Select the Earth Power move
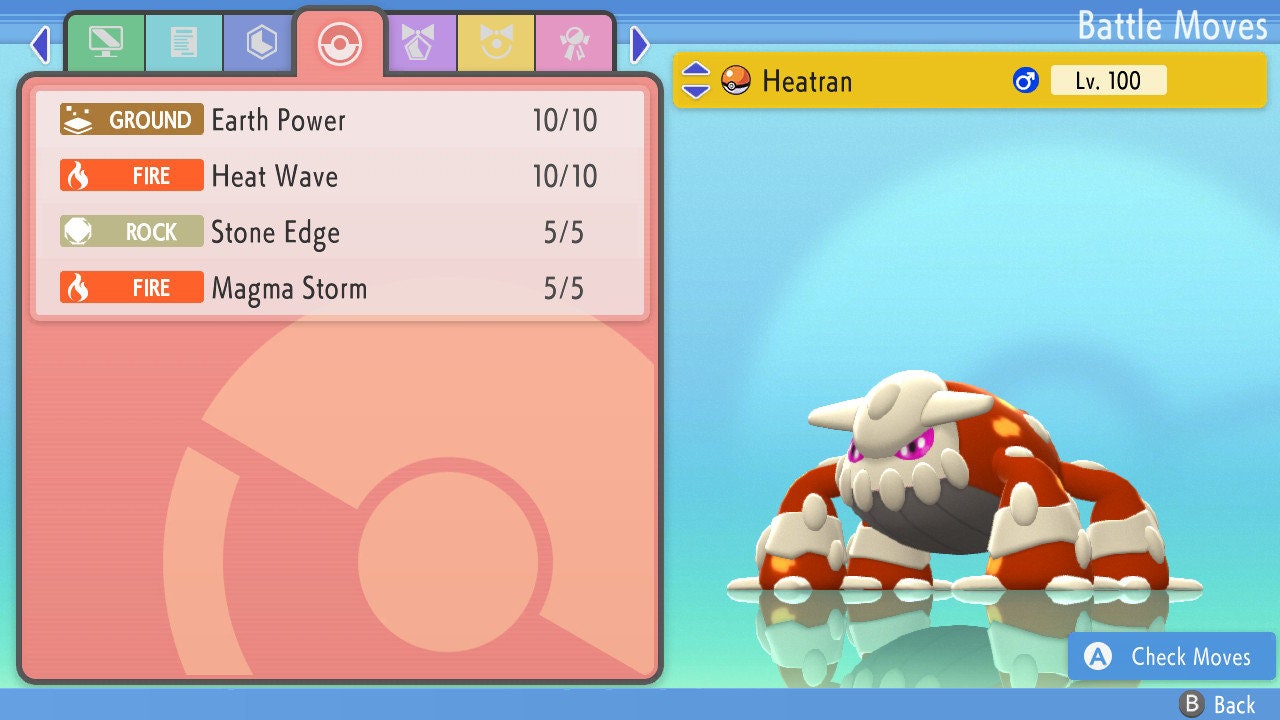The image size is (1280, 720). coord(340,120)
